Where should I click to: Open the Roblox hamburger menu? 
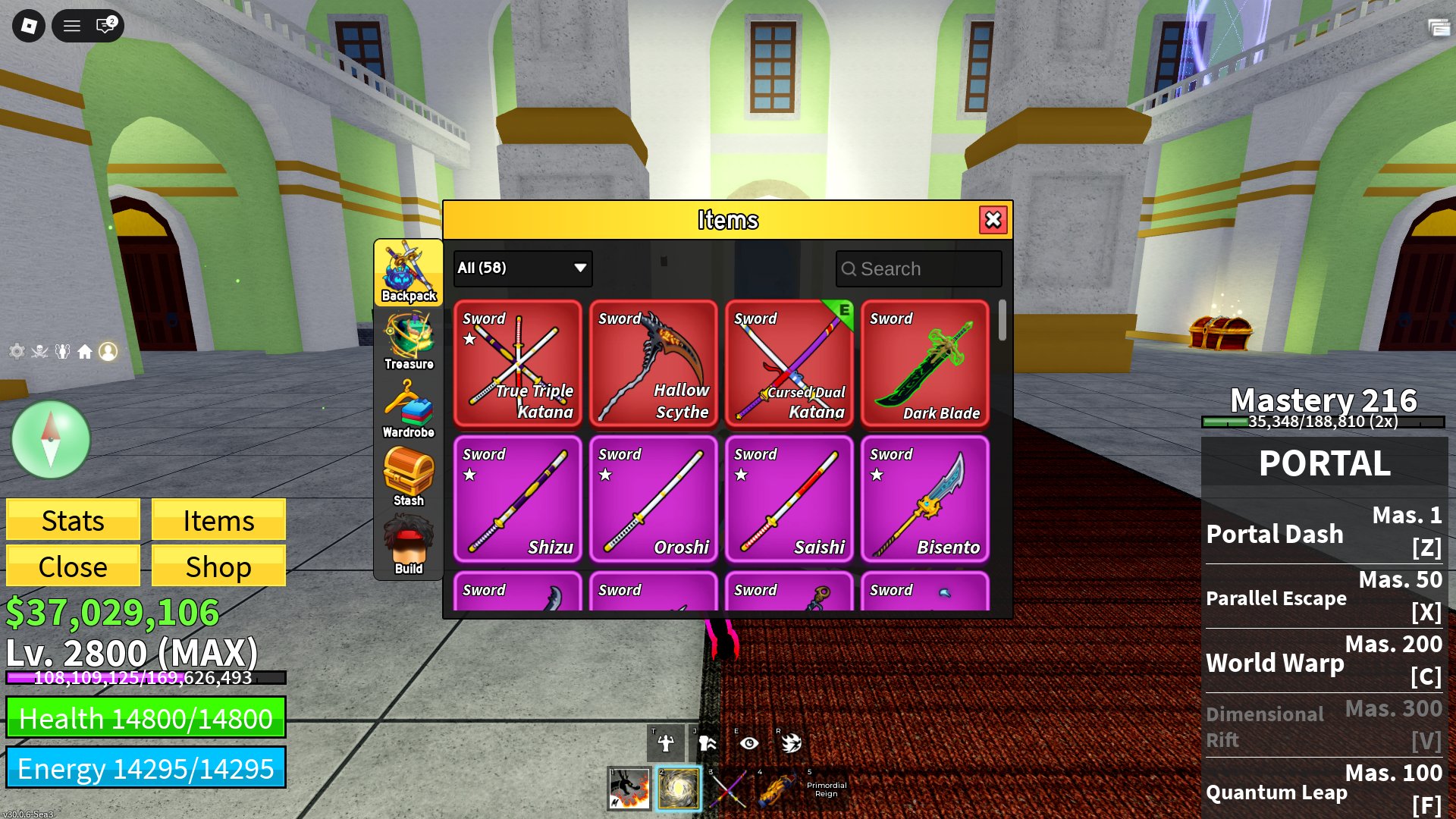pos(71,25)
